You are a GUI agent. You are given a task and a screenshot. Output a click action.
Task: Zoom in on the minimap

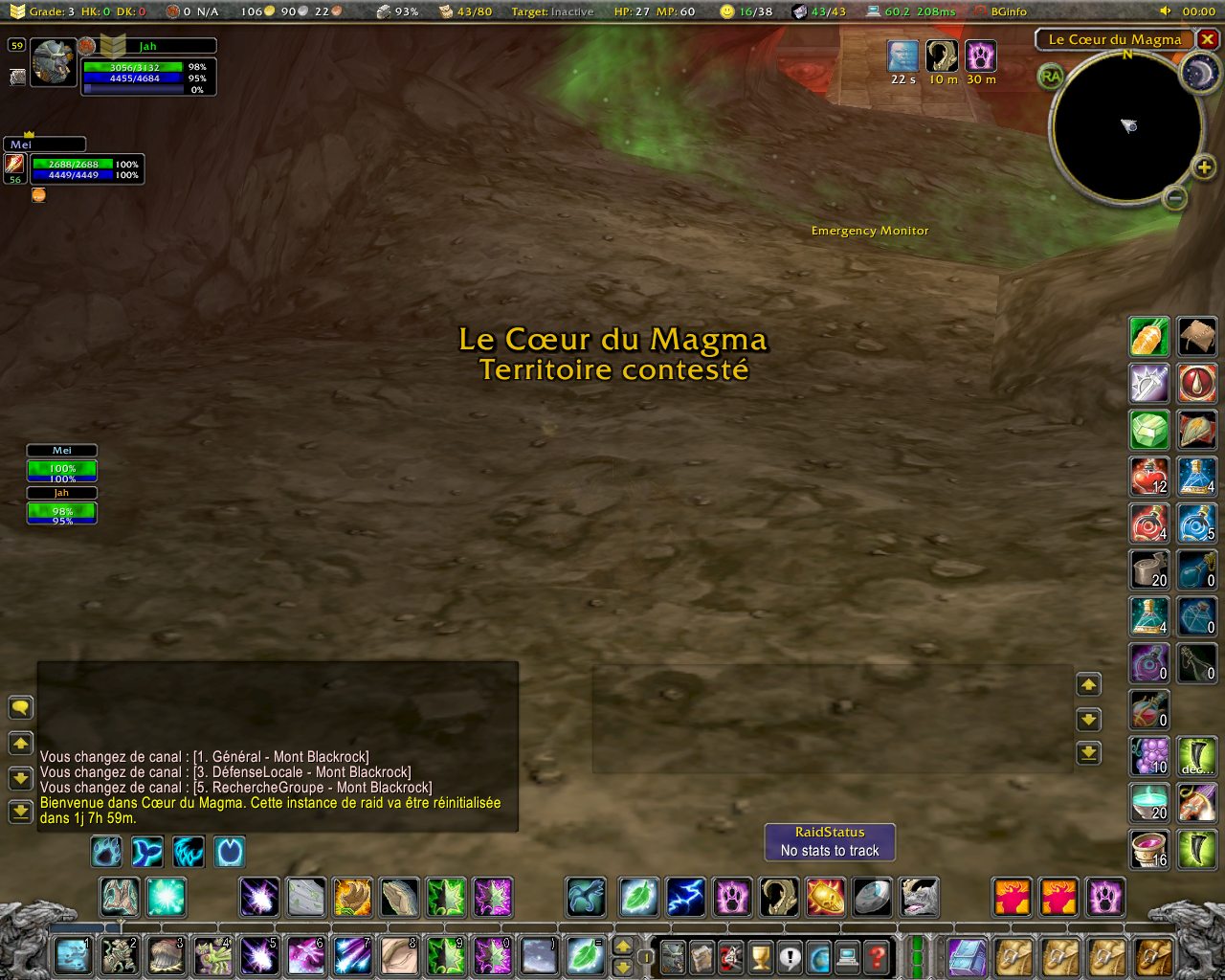point(1204,168)
